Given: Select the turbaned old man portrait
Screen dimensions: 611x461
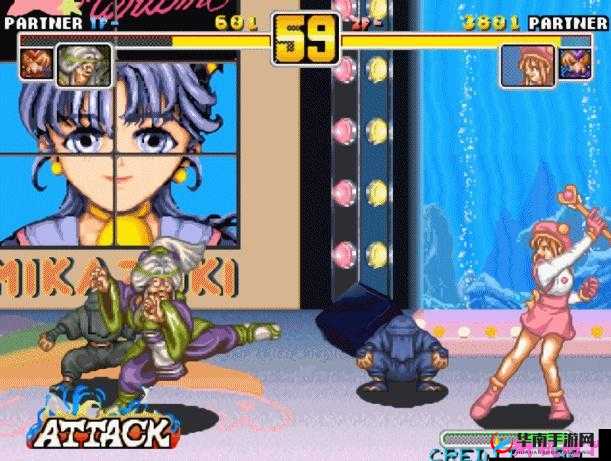Looking at the screenshot, I should pos(70,62).
